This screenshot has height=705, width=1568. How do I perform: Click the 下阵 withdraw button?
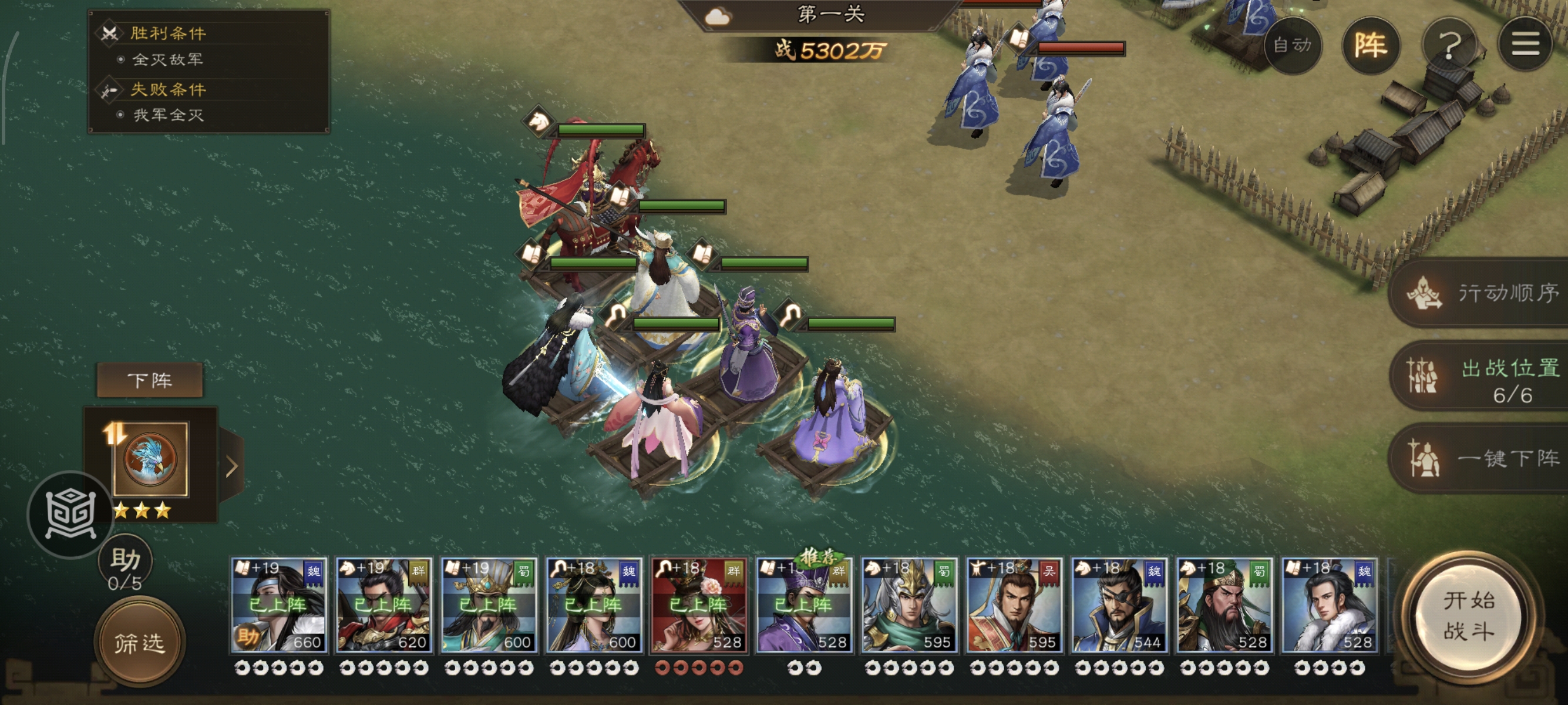pyautogui.click(x=150, y=381)
